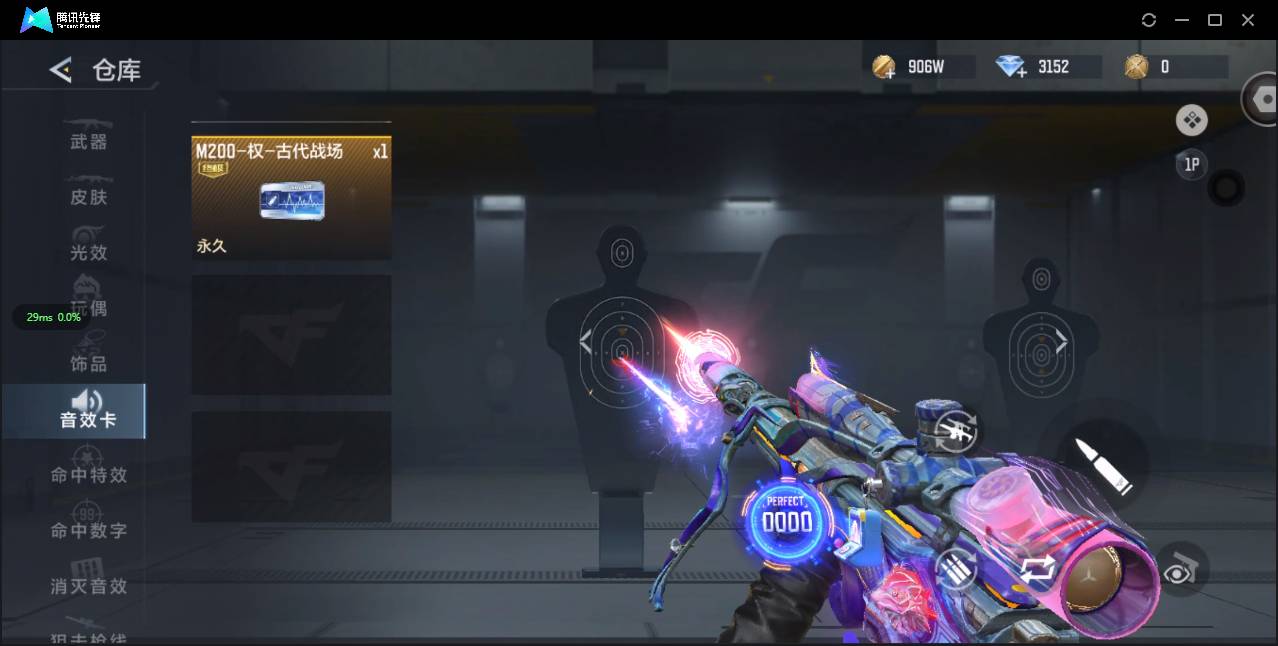This screenshot has height=646, width=1278.
Task: Toggle the 1P view button
Action: tap(1191, 165)
